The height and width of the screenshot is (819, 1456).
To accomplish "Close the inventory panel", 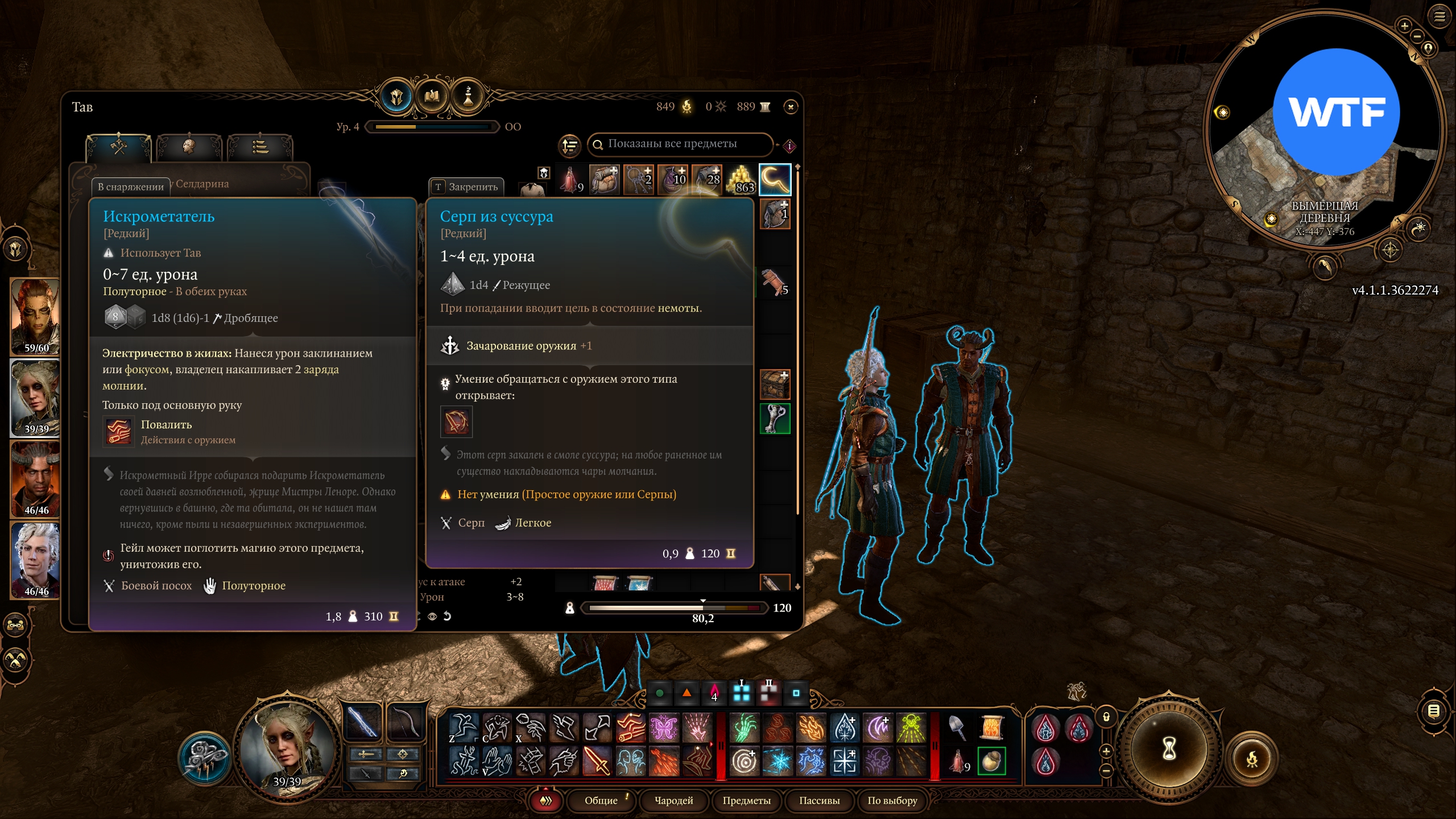I will pos(791,107).
